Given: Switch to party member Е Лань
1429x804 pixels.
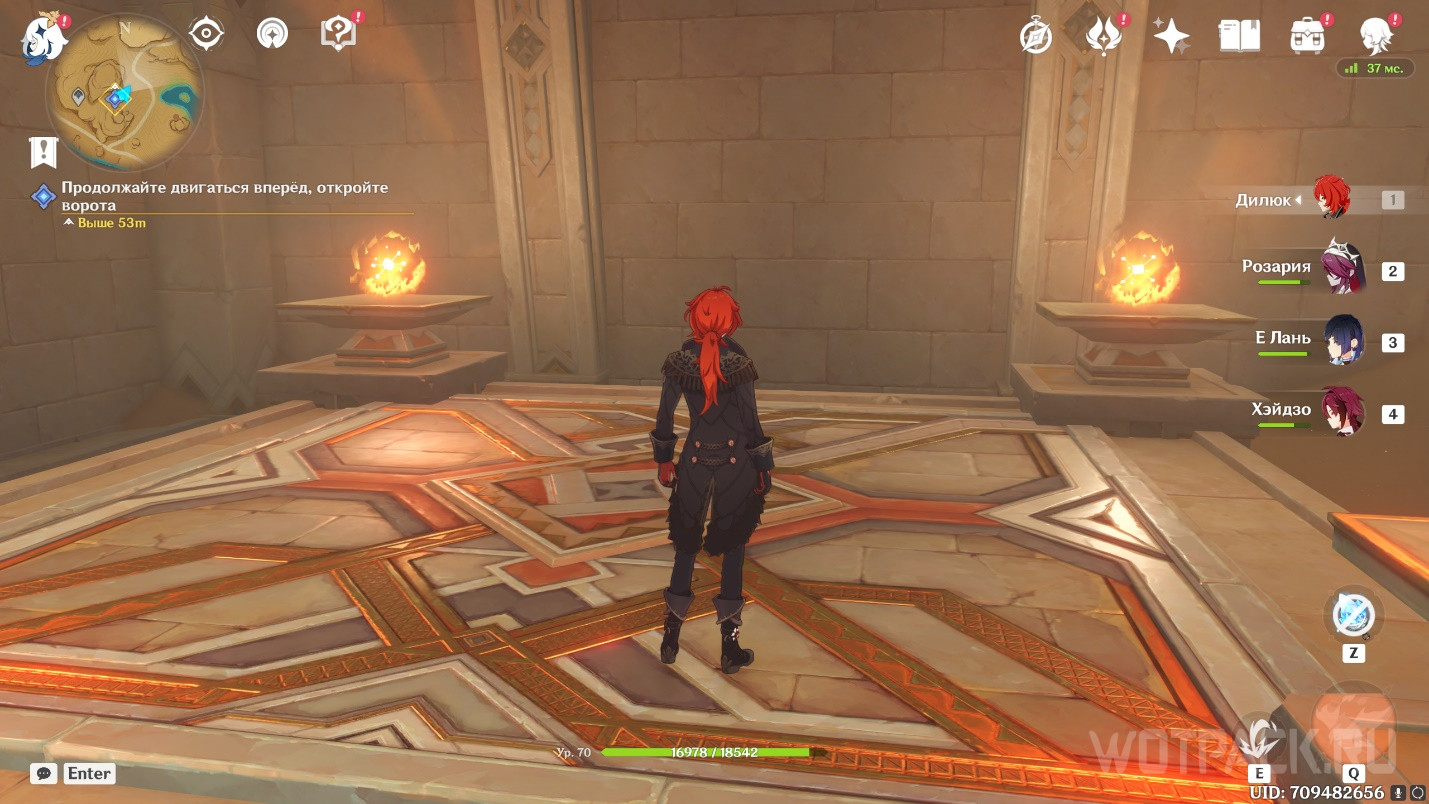Looking at the screenshot, I should coord(1340,342).
